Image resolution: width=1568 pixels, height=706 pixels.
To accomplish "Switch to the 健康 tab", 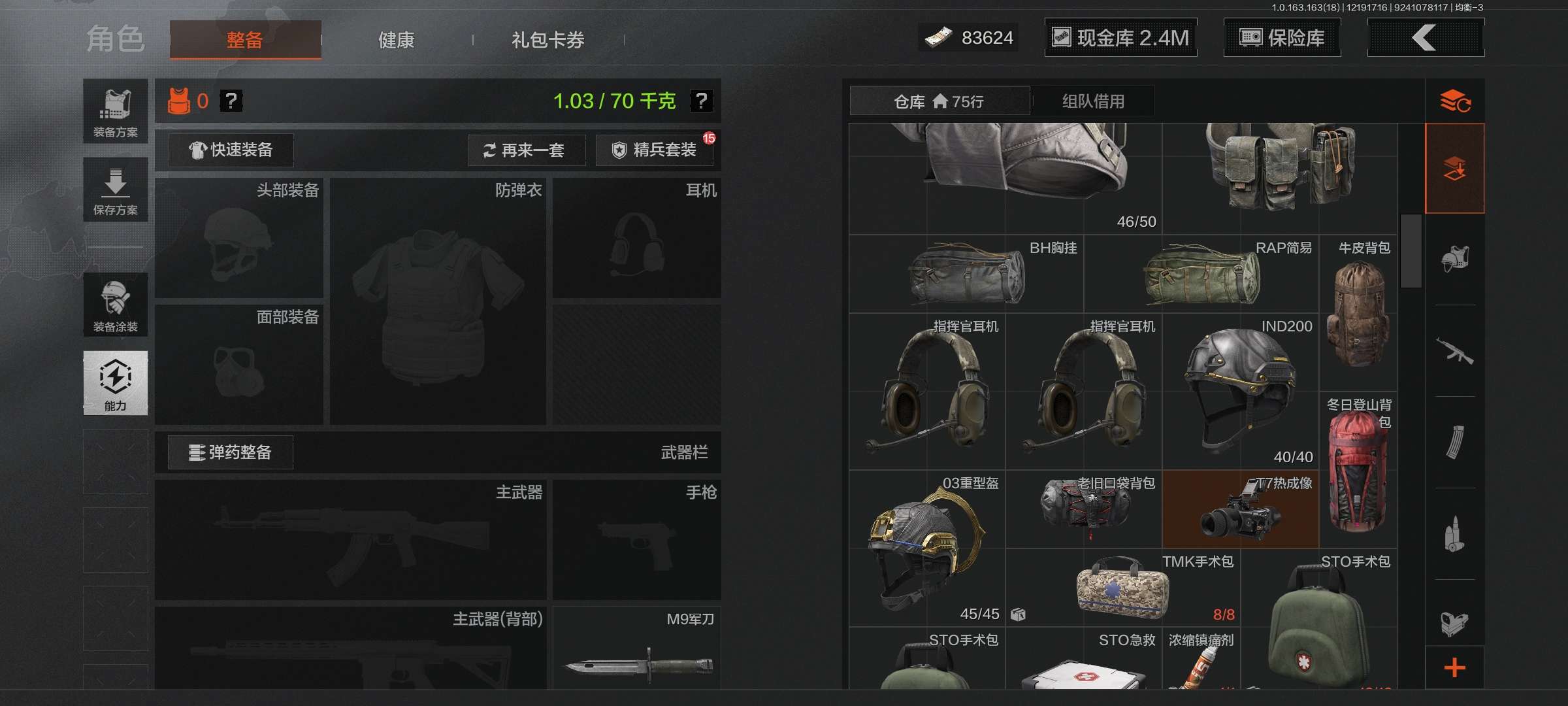I will pyautogui.click(x=396, y=39).
